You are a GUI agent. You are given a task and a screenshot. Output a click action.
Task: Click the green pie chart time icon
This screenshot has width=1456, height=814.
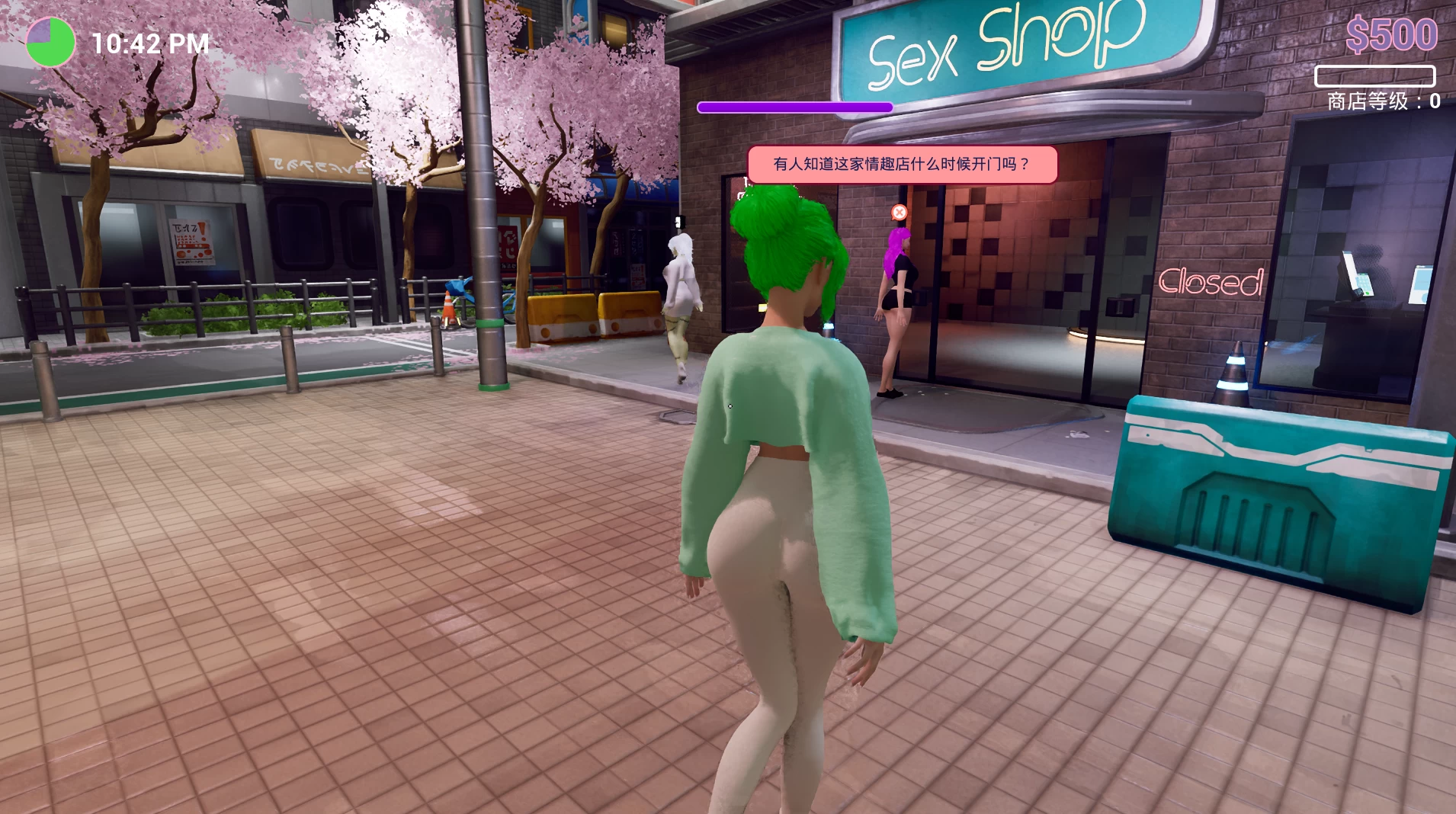point(50,42)
